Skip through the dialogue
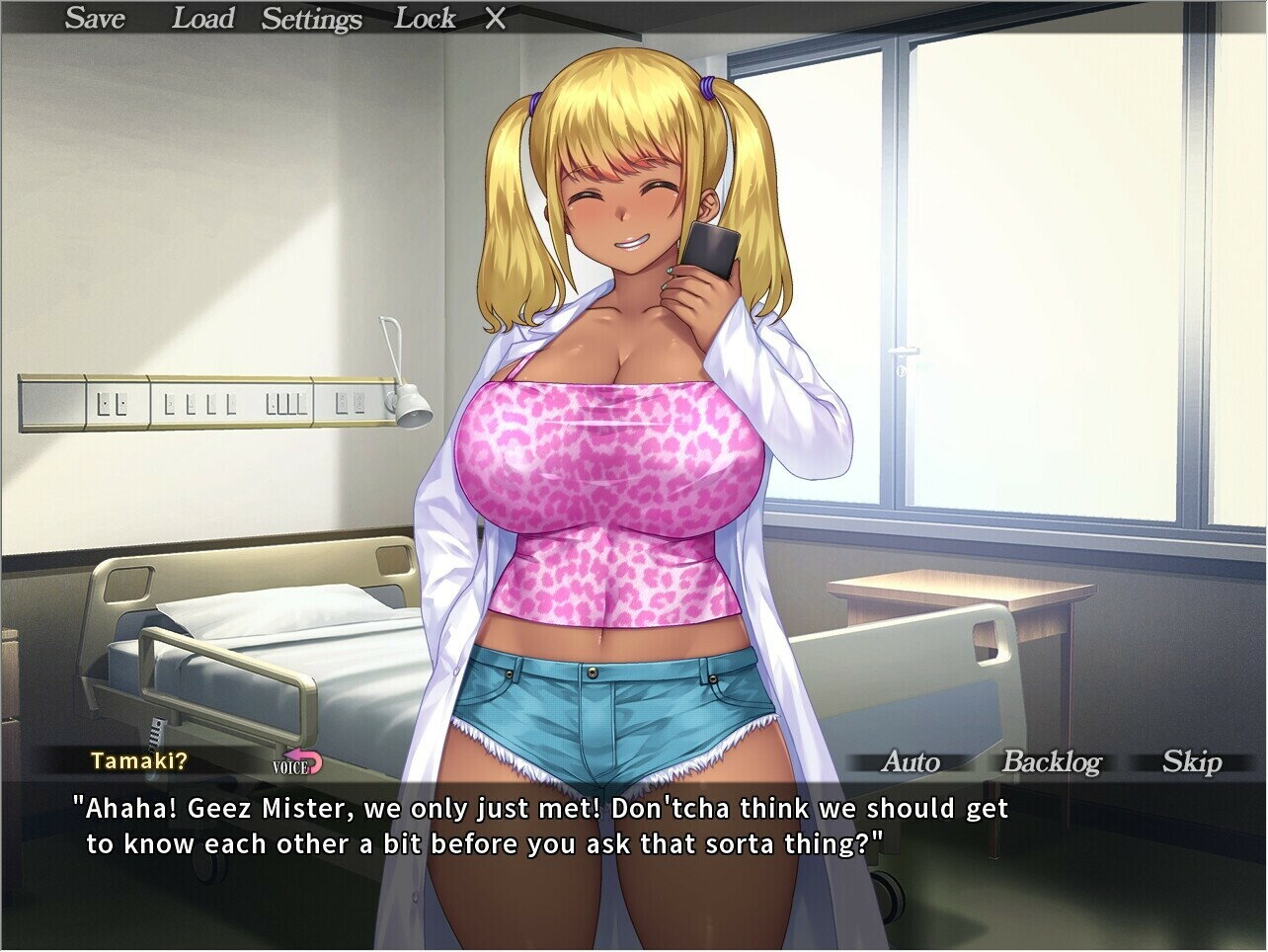The image size is (1268, 952). [x=1191, y=761]
